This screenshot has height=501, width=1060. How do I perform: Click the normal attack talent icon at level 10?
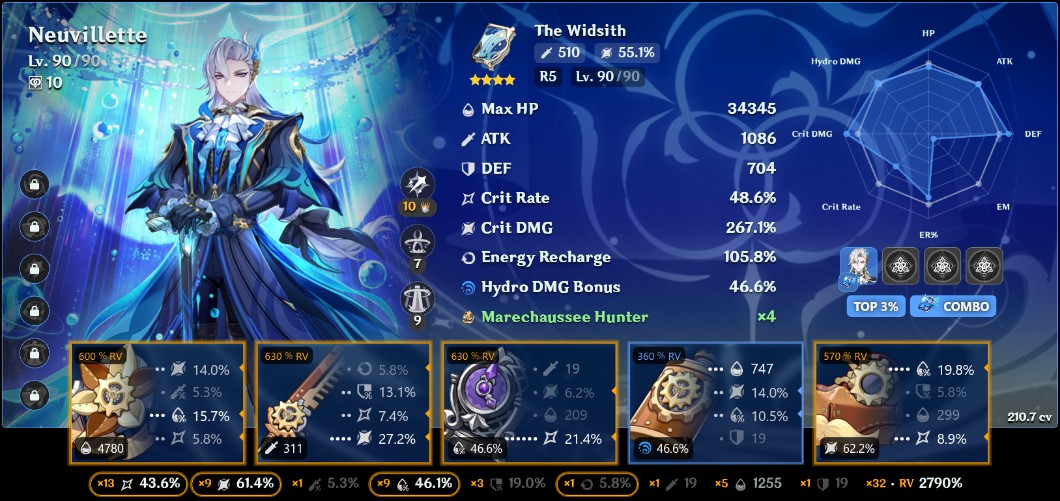pos(417,185)
